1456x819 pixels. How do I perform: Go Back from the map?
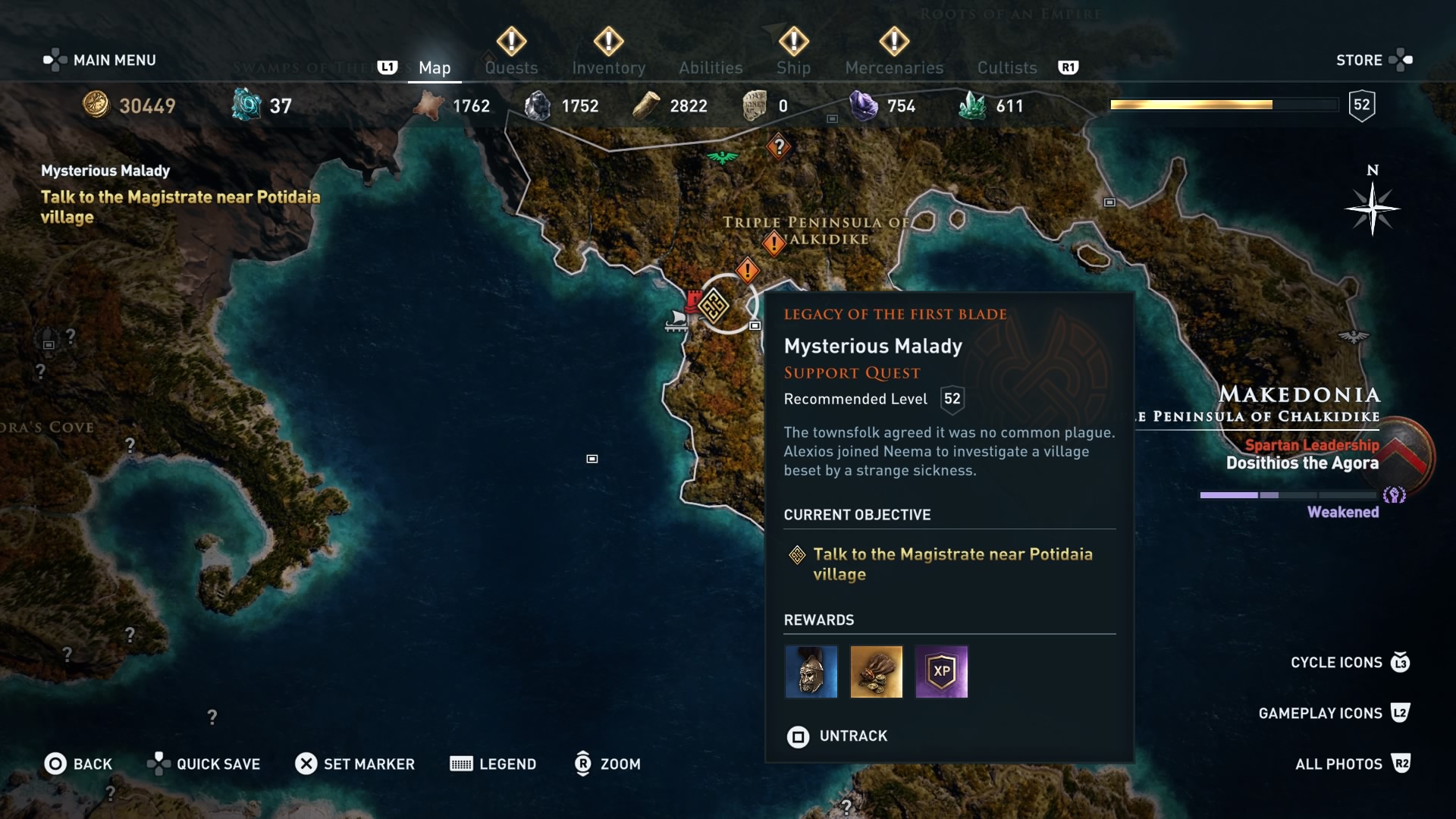pos(78,764)
